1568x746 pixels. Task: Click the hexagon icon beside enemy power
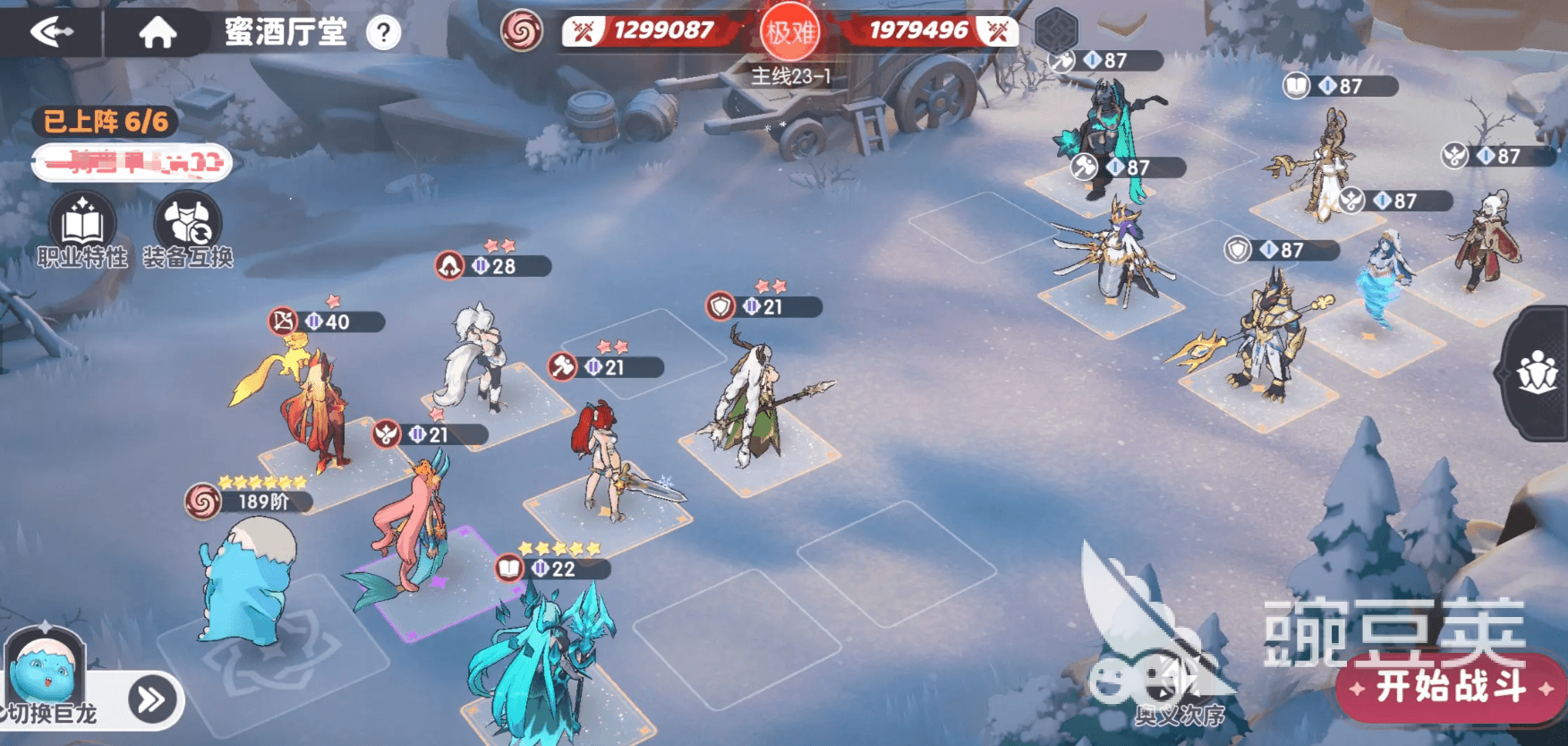(1056, 31)
